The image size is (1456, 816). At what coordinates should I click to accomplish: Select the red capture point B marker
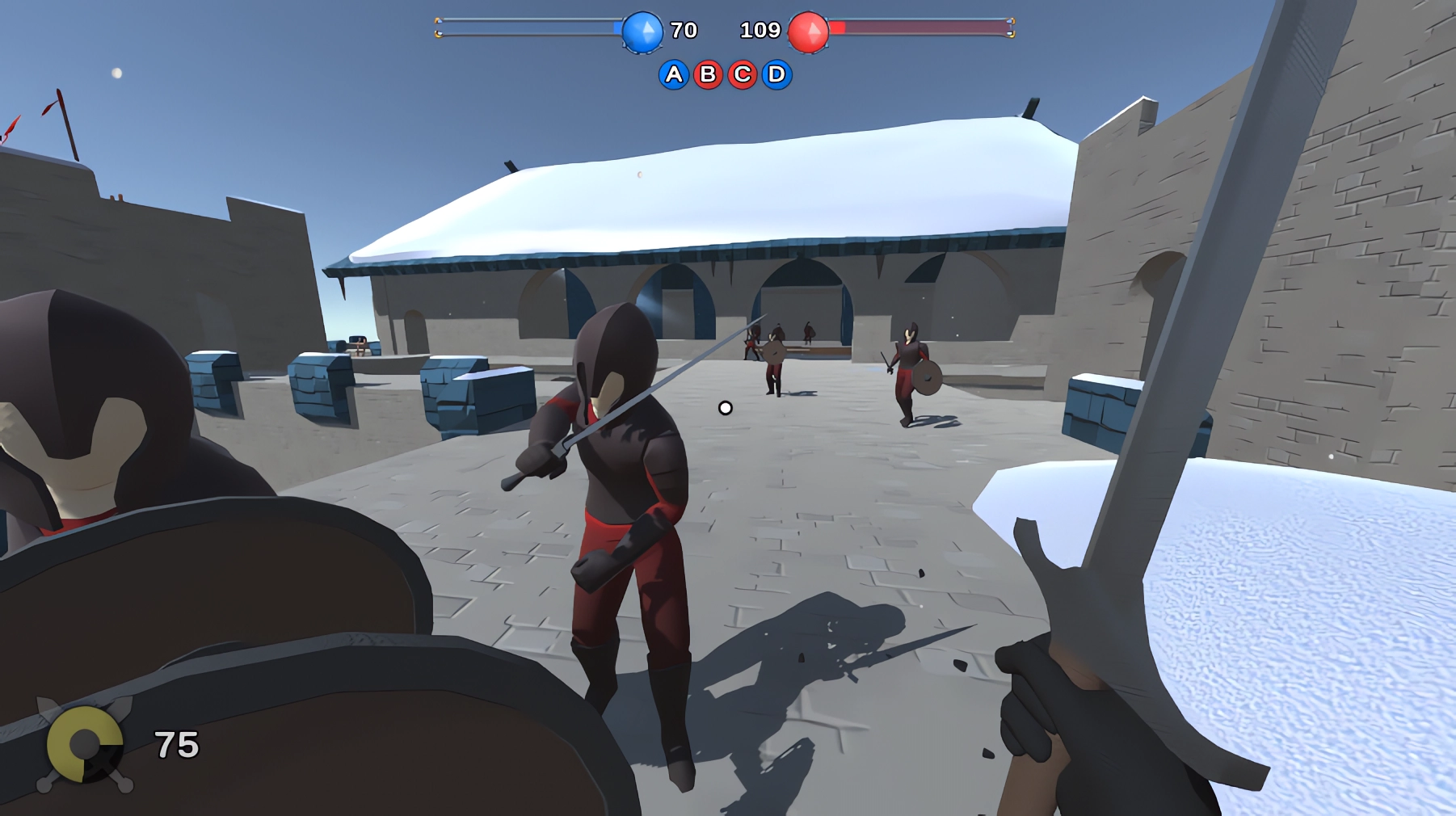tap(709, 74)
